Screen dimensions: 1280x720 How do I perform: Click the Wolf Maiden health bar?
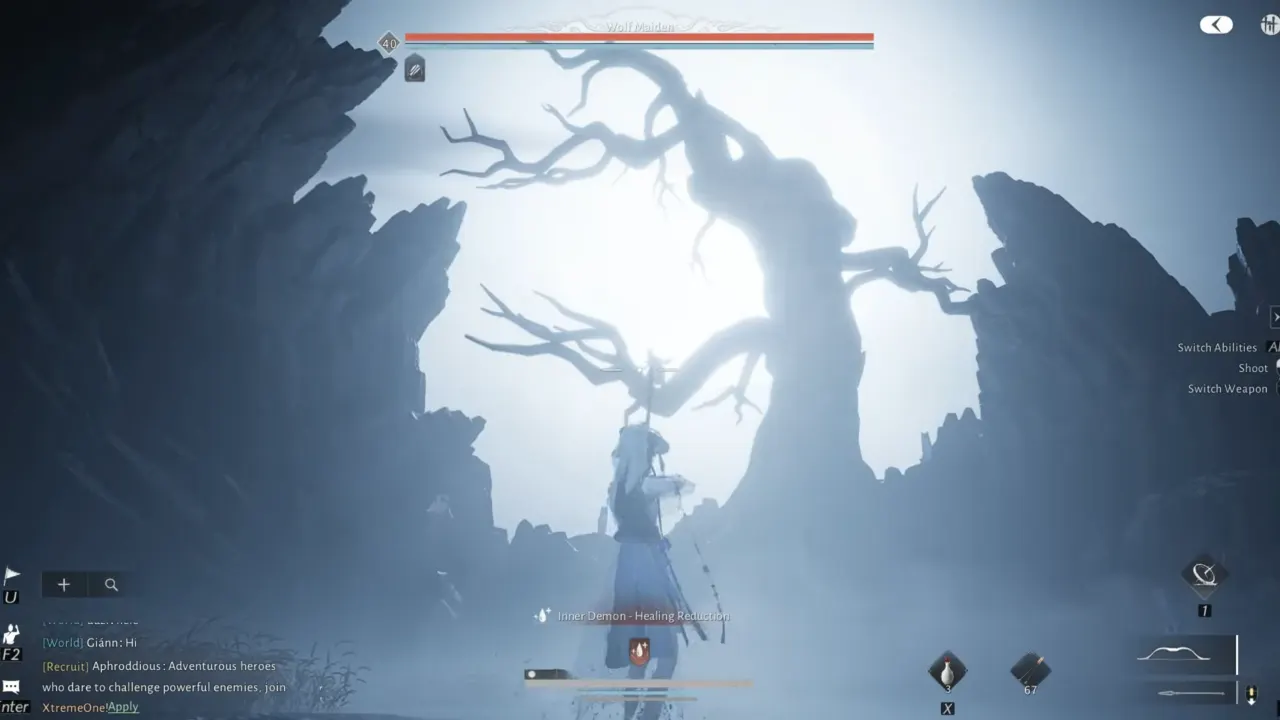click(x=640, y=37)
